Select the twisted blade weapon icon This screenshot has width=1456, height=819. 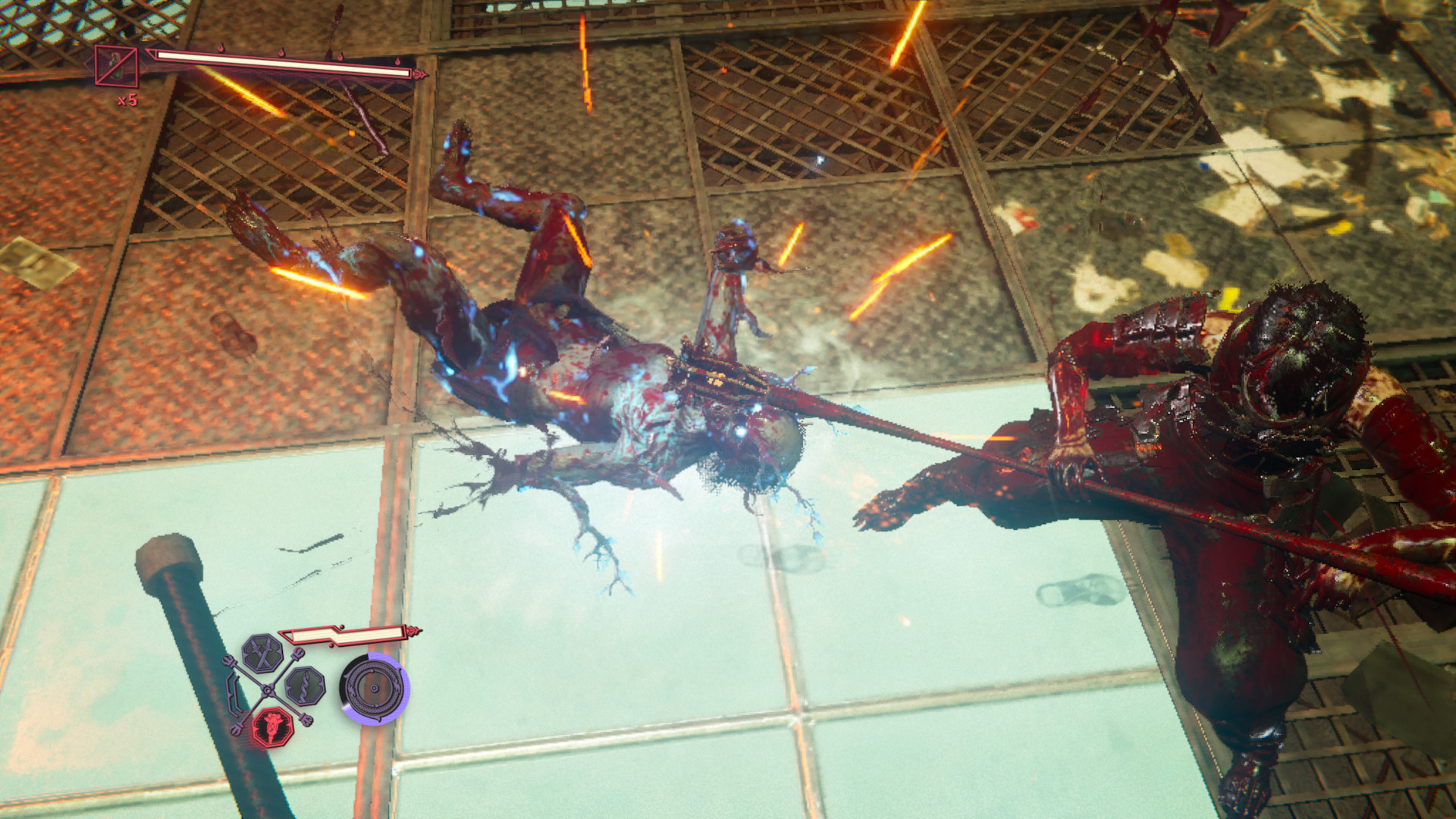[x=306, y=687]
